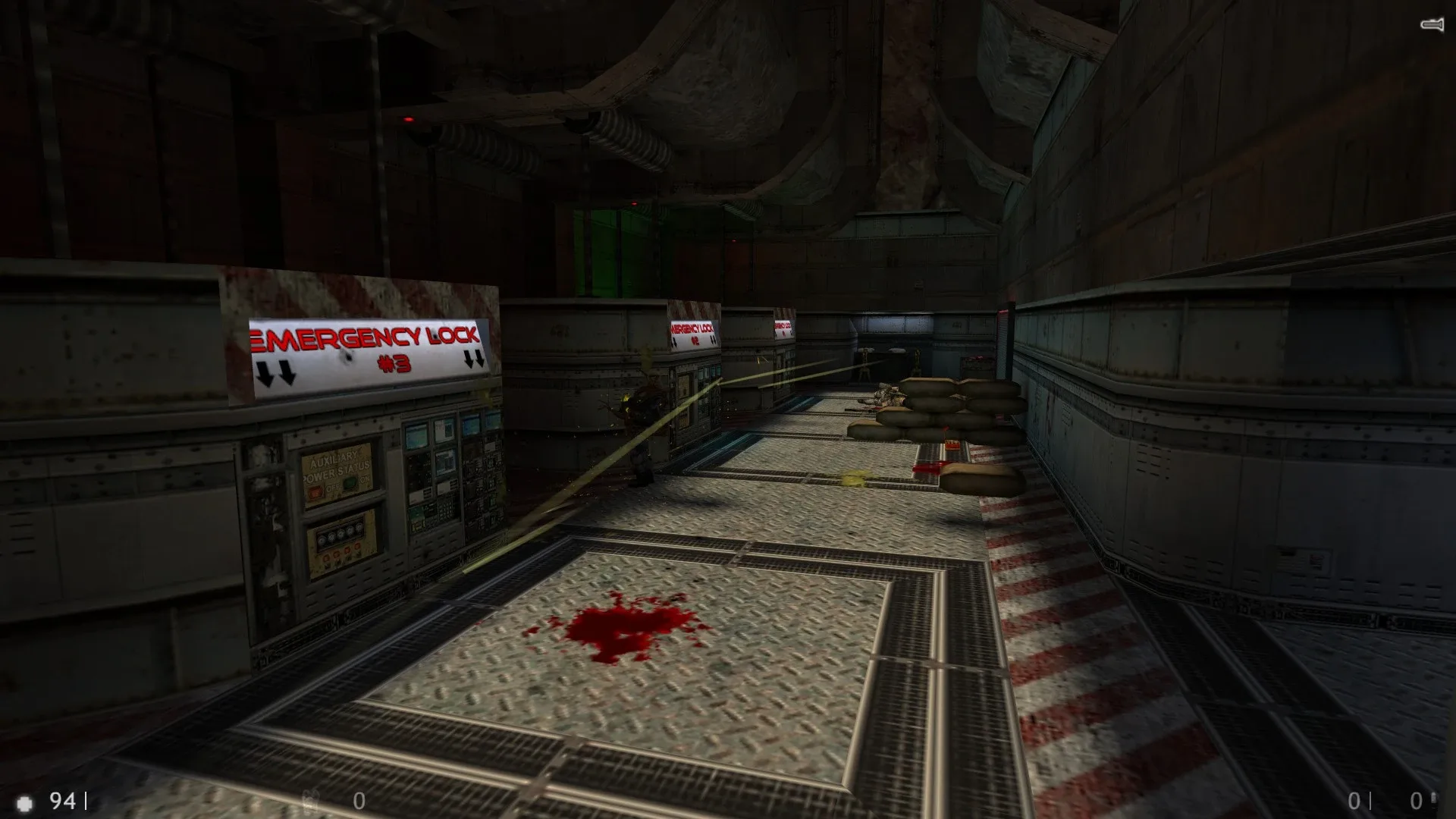Screen dimensions: 1456x819
Task: Click the speaker icon in the top-right corner
Action: point(1432,25)
